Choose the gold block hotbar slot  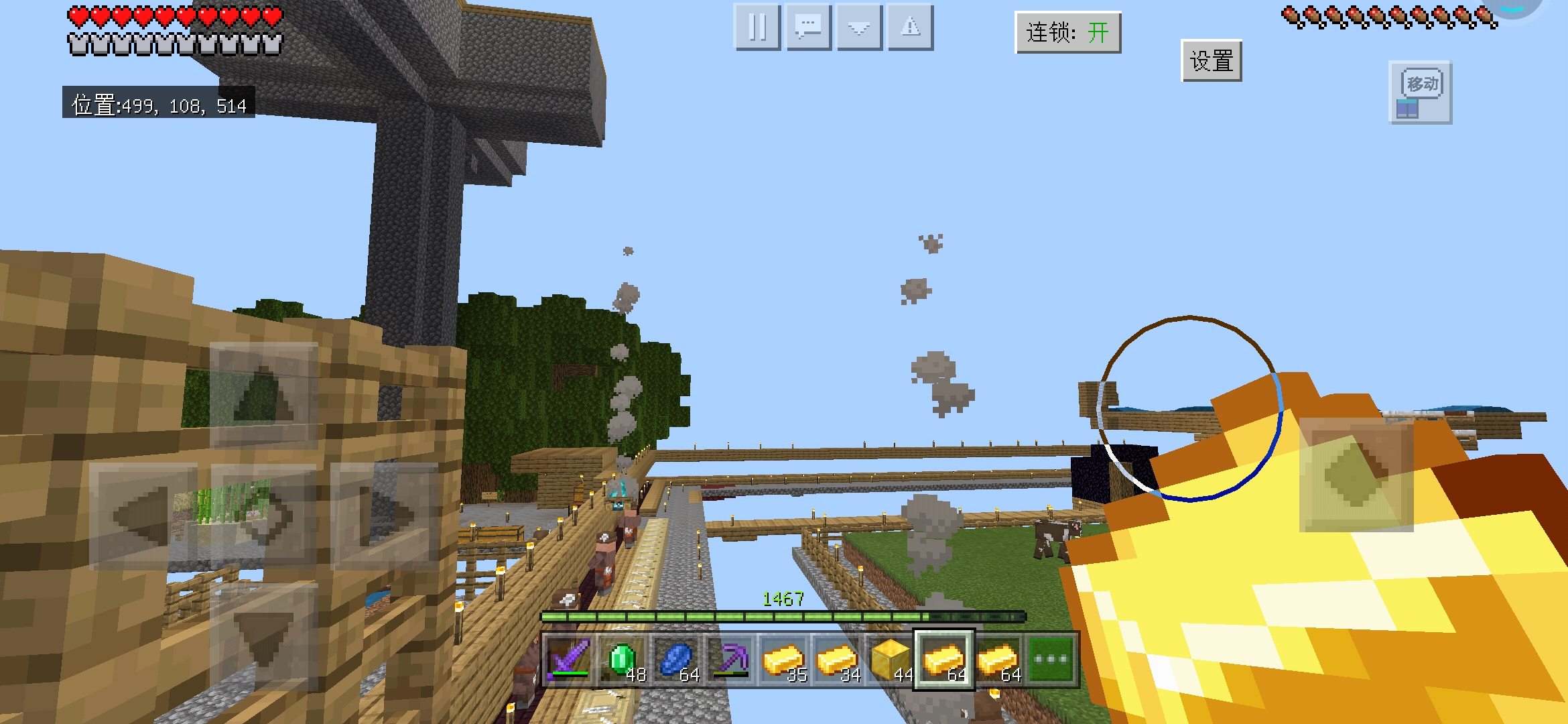coord(891,660)
